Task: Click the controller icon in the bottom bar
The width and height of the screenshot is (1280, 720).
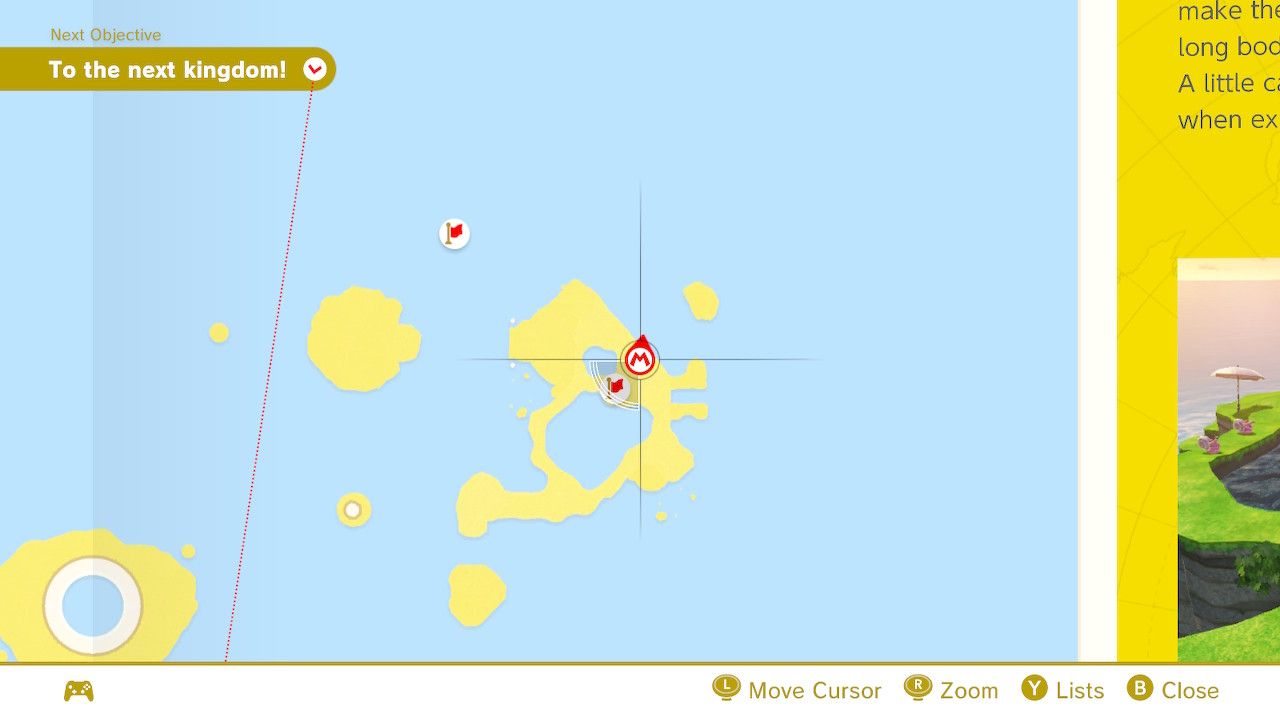Action: coord(79,690)
